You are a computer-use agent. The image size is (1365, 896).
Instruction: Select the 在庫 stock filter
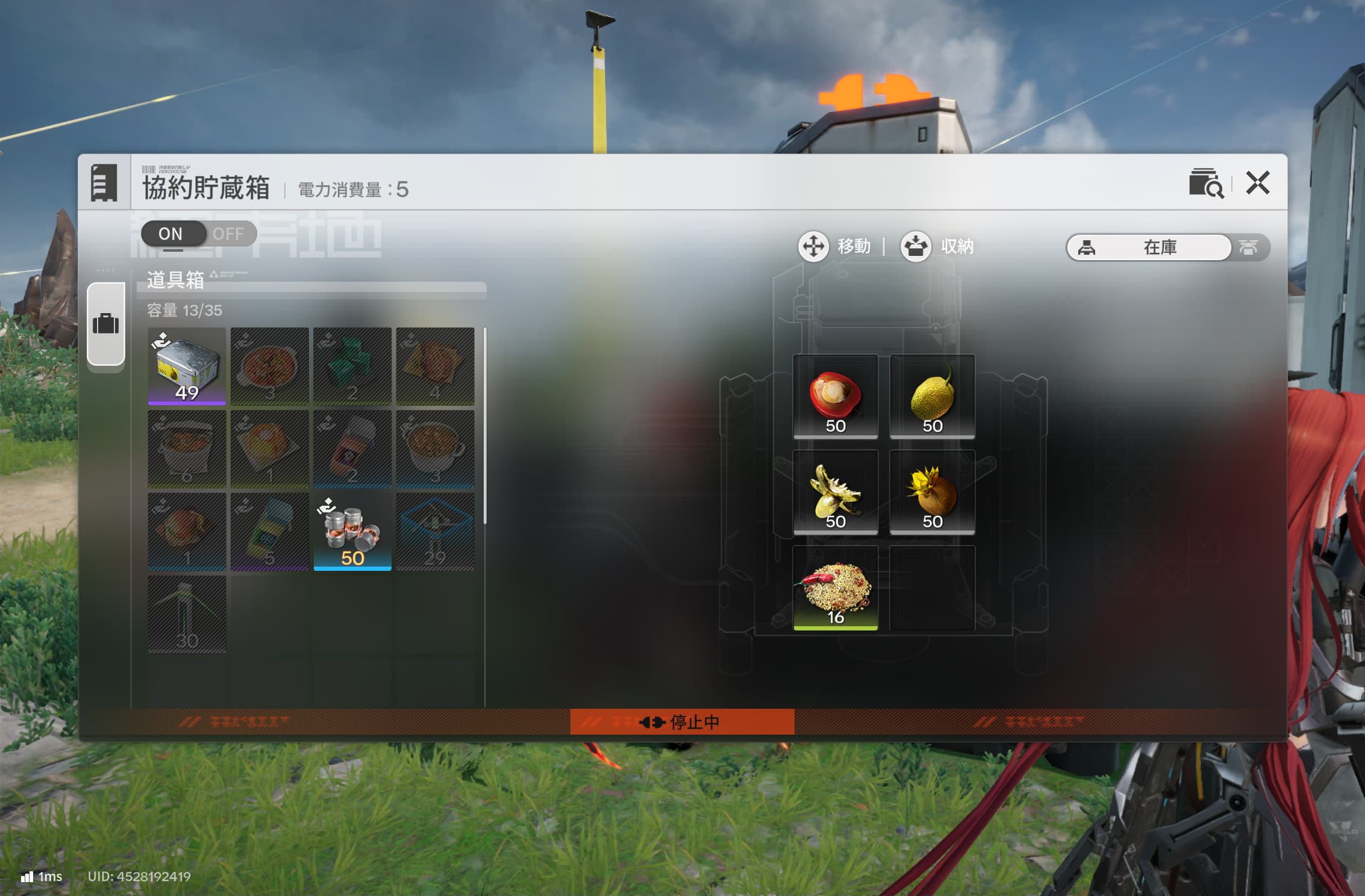(1148, 247)
